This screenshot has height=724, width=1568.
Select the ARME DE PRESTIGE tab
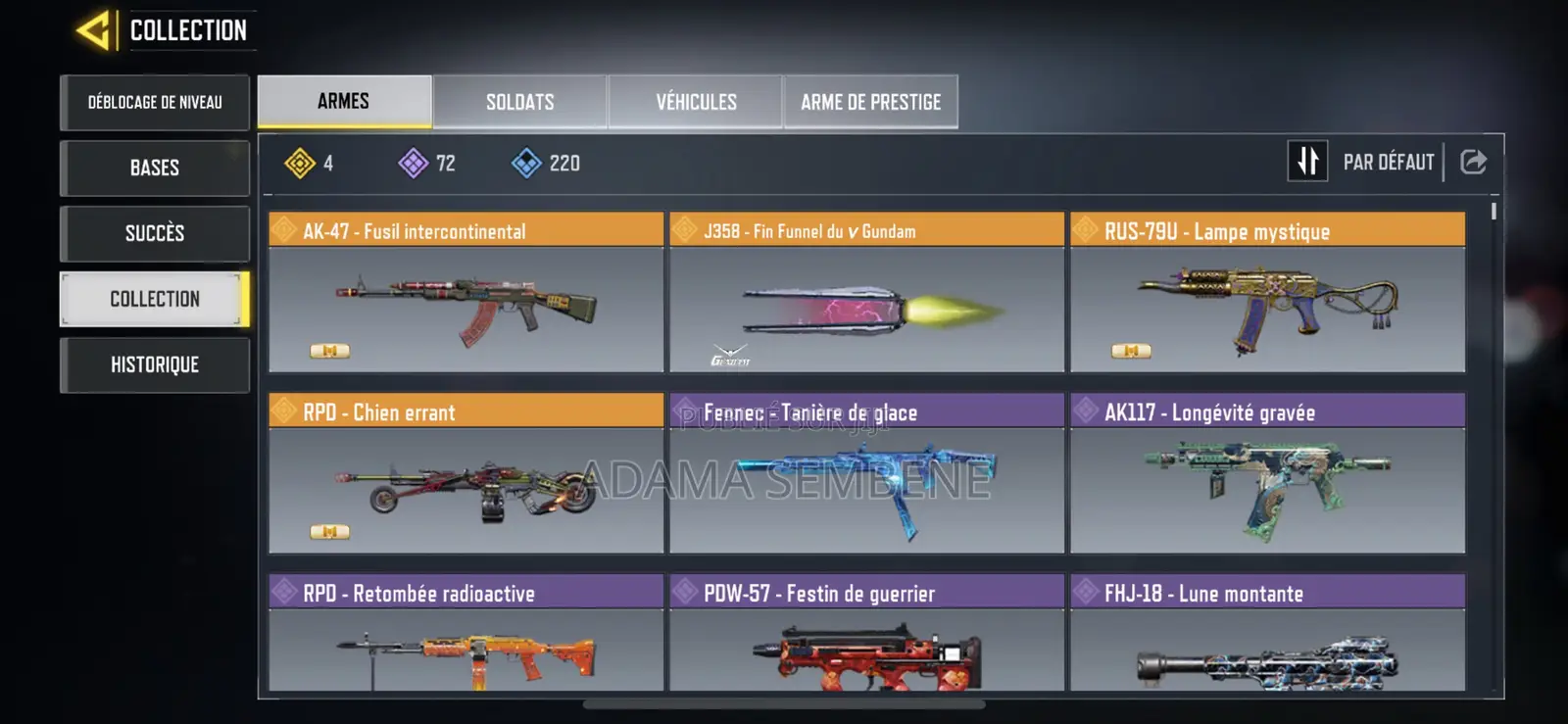870,101
